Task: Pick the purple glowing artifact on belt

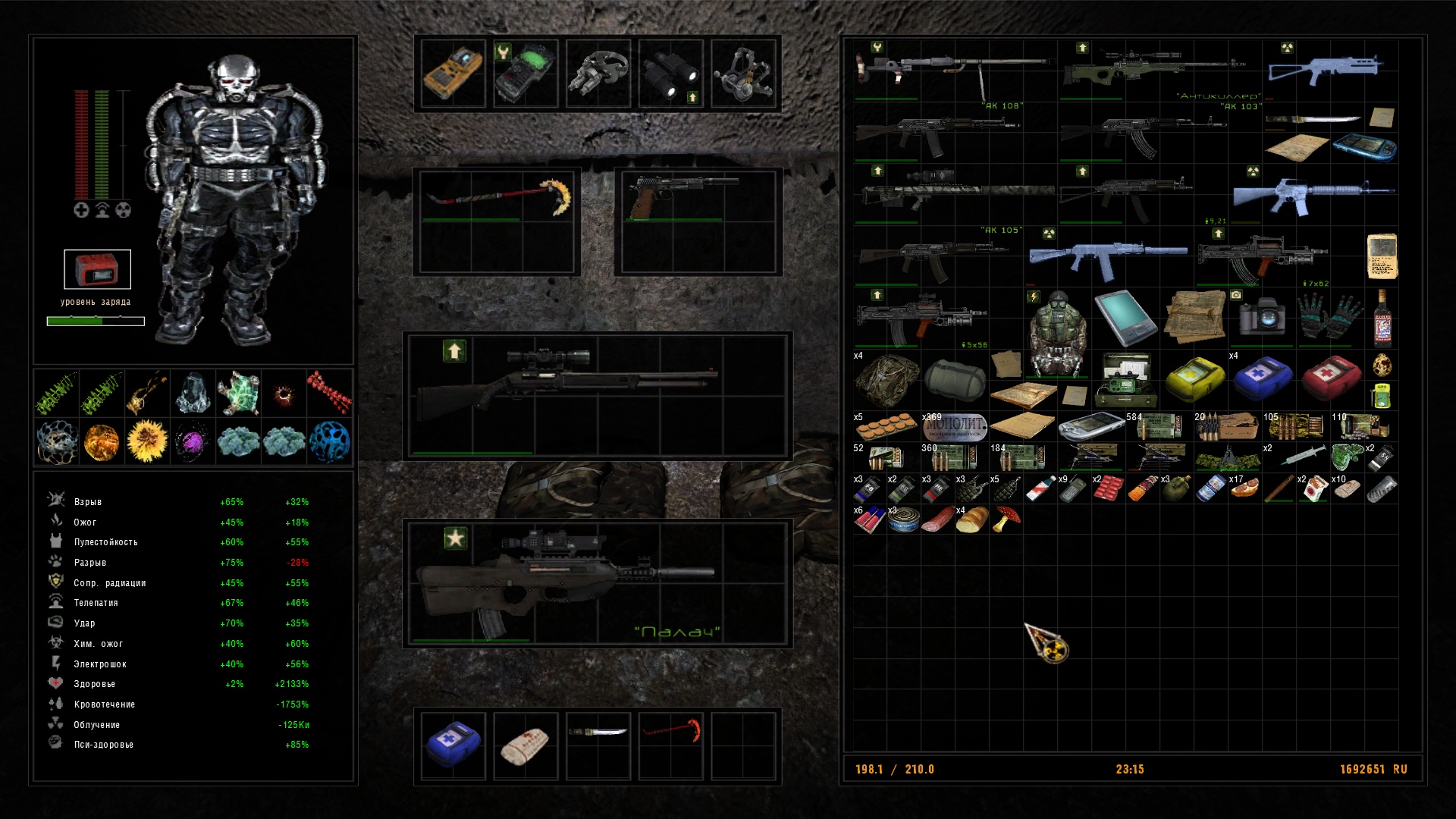Action: pyautogui.click(x=193, y=441)
